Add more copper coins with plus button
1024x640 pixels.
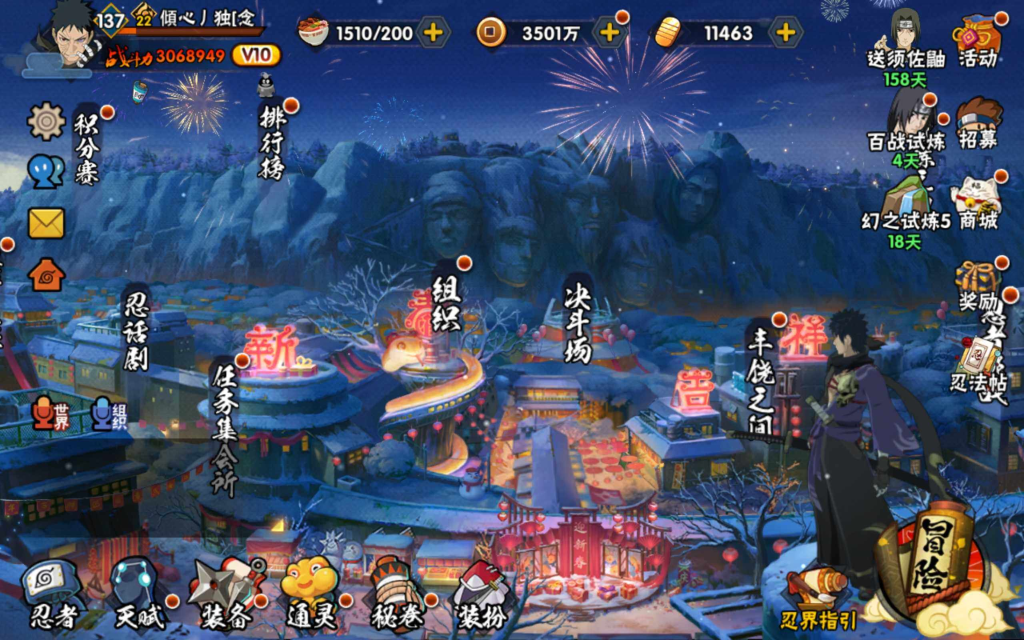[609, 32]
